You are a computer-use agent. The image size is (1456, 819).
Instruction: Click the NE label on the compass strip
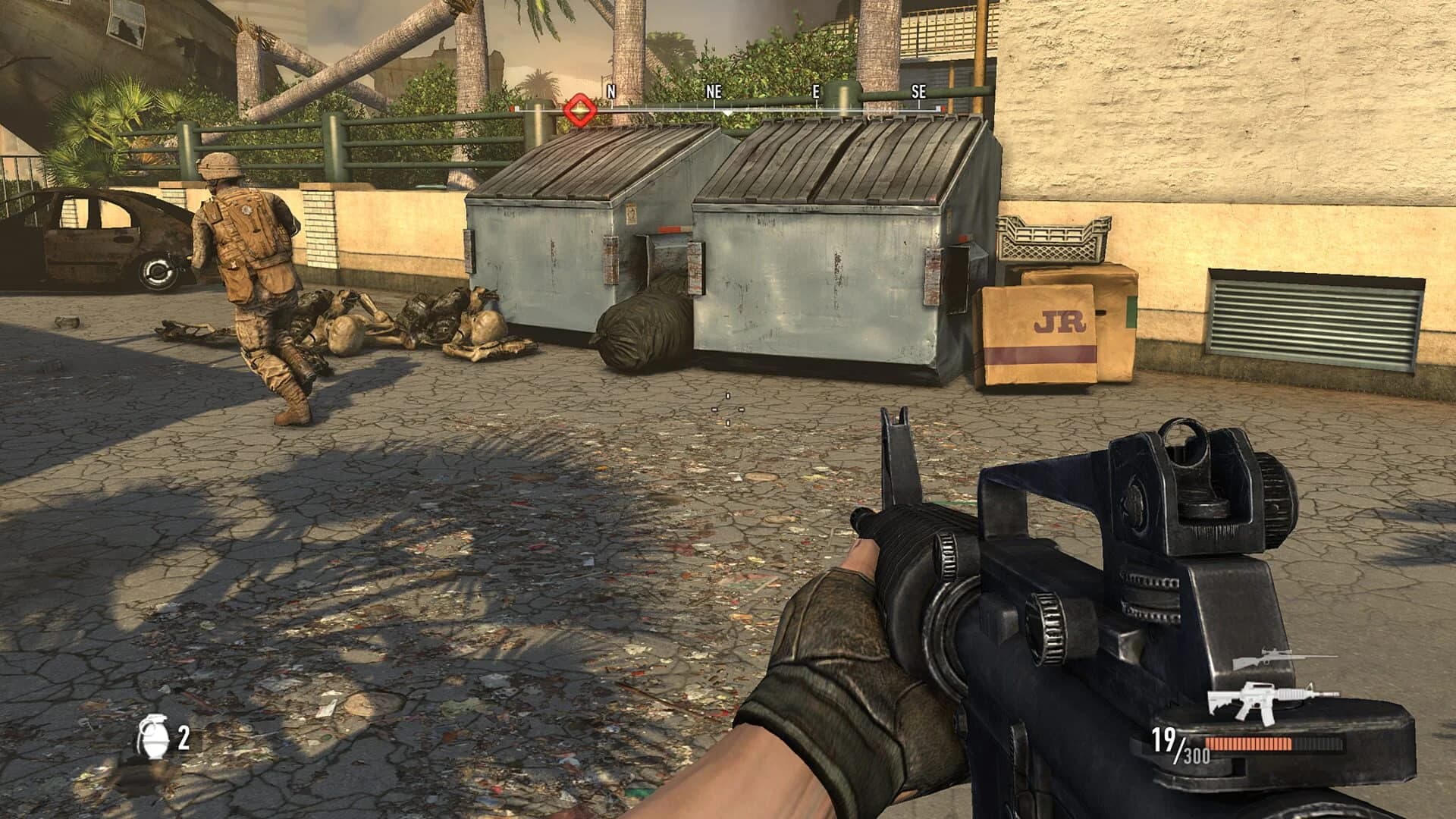pyautogui.click(x=711, y=91)
